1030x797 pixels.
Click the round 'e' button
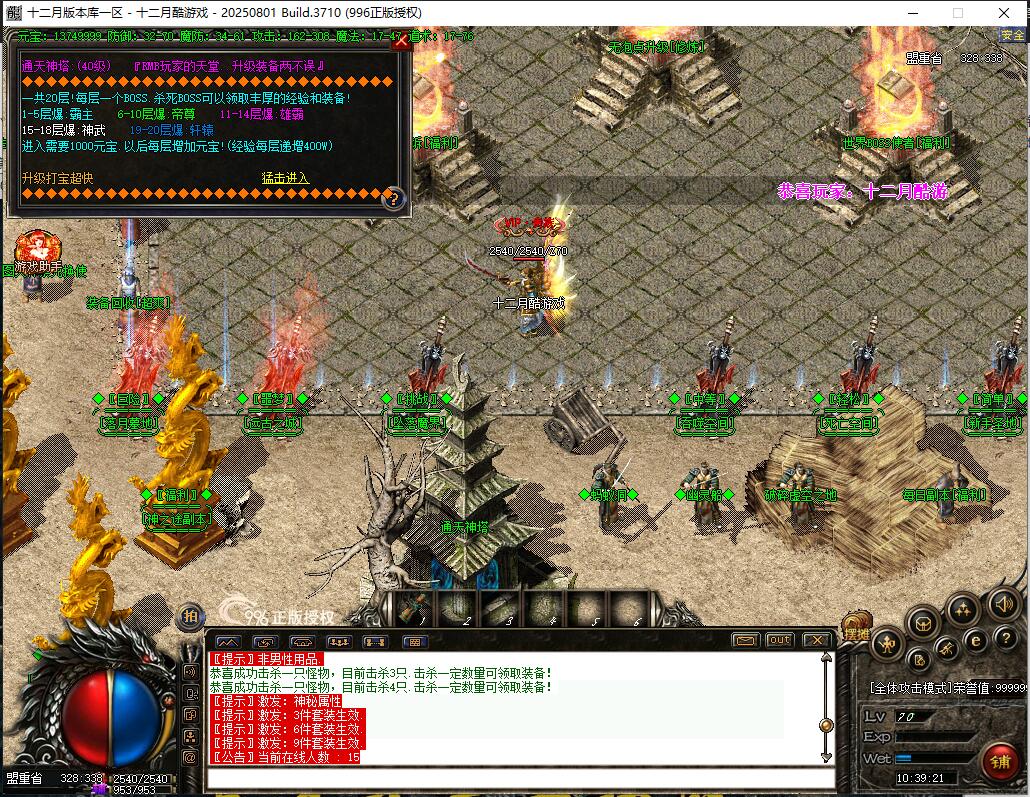click(976, 639)
